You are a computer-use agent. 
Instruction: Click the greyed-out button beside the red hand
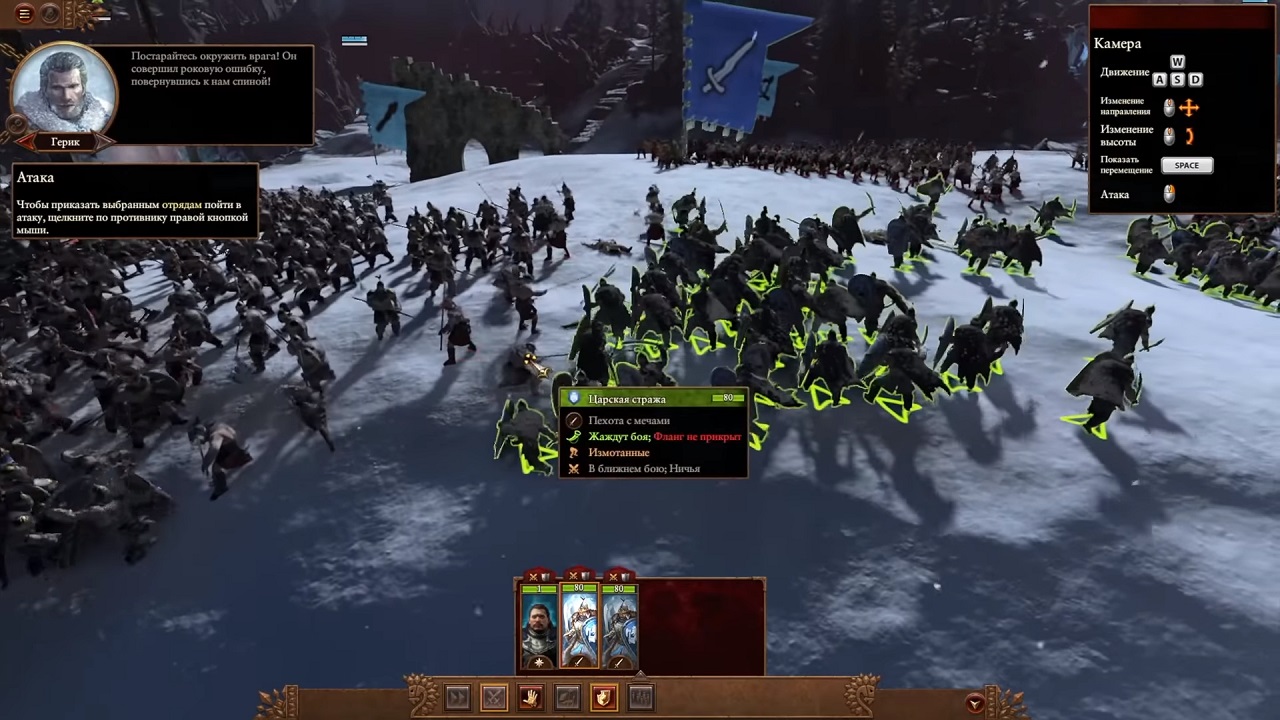[567, 697]
